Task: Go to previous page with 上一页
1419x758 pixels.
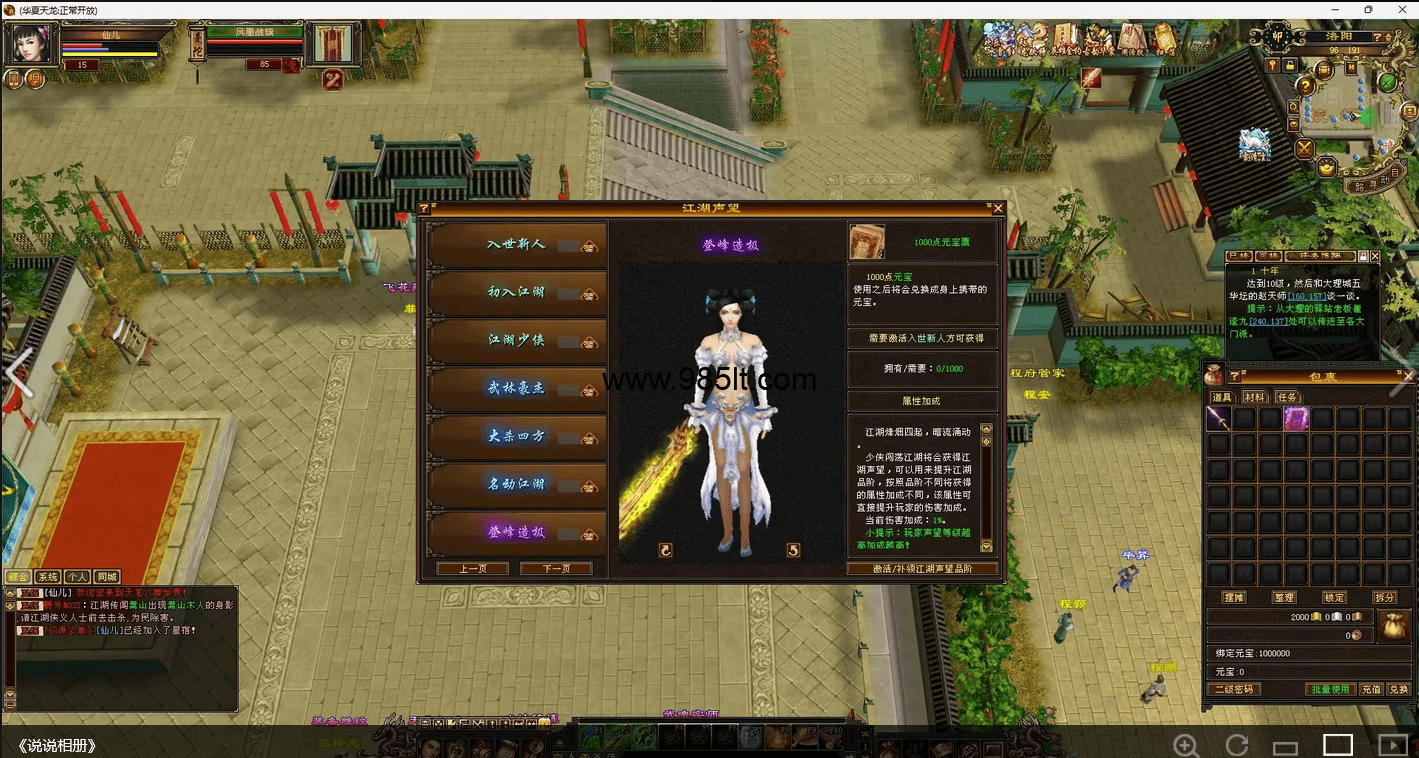Action: click(472, 568)
